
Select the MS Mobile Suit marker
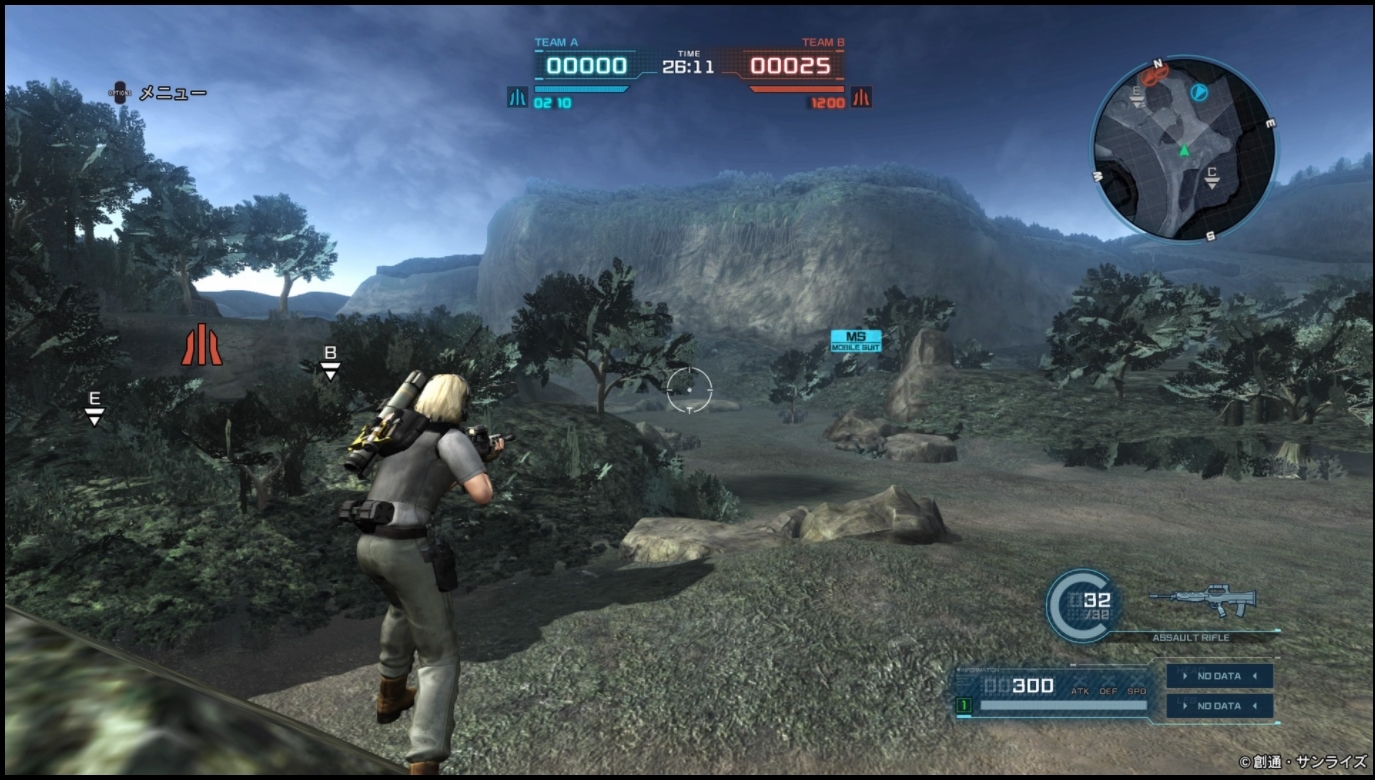pyautogui.click(x=856, y=341)
